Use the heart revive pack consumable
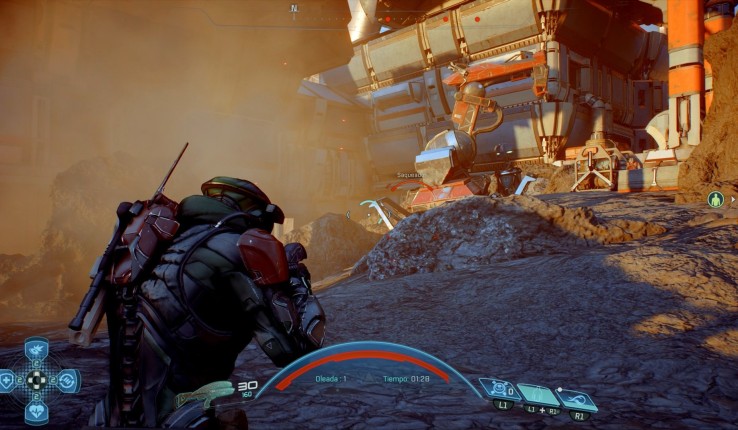The image size is (738, 430). (37, 410)
